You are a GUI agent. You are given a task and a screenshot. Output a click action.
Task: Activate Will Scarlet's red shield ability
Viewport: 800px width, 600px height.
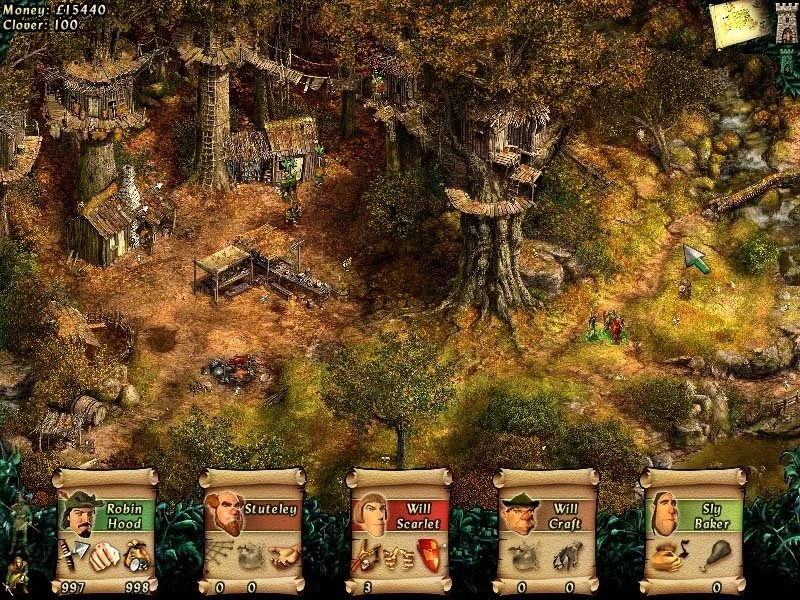pyautogui.click(x=427, y=553)
